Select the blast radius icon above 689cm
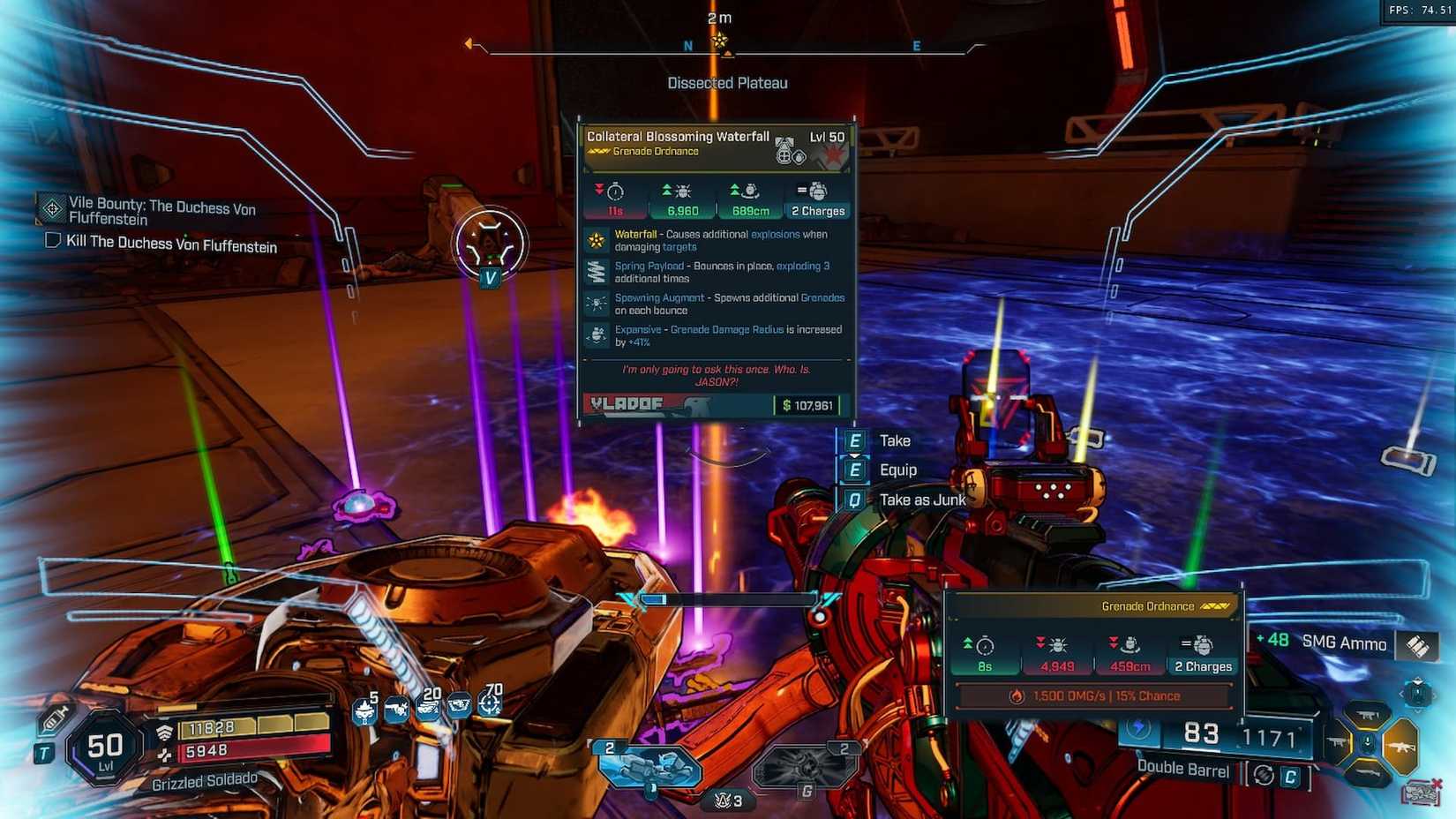This screenshot has height=819, width=1456. point(750,192)
